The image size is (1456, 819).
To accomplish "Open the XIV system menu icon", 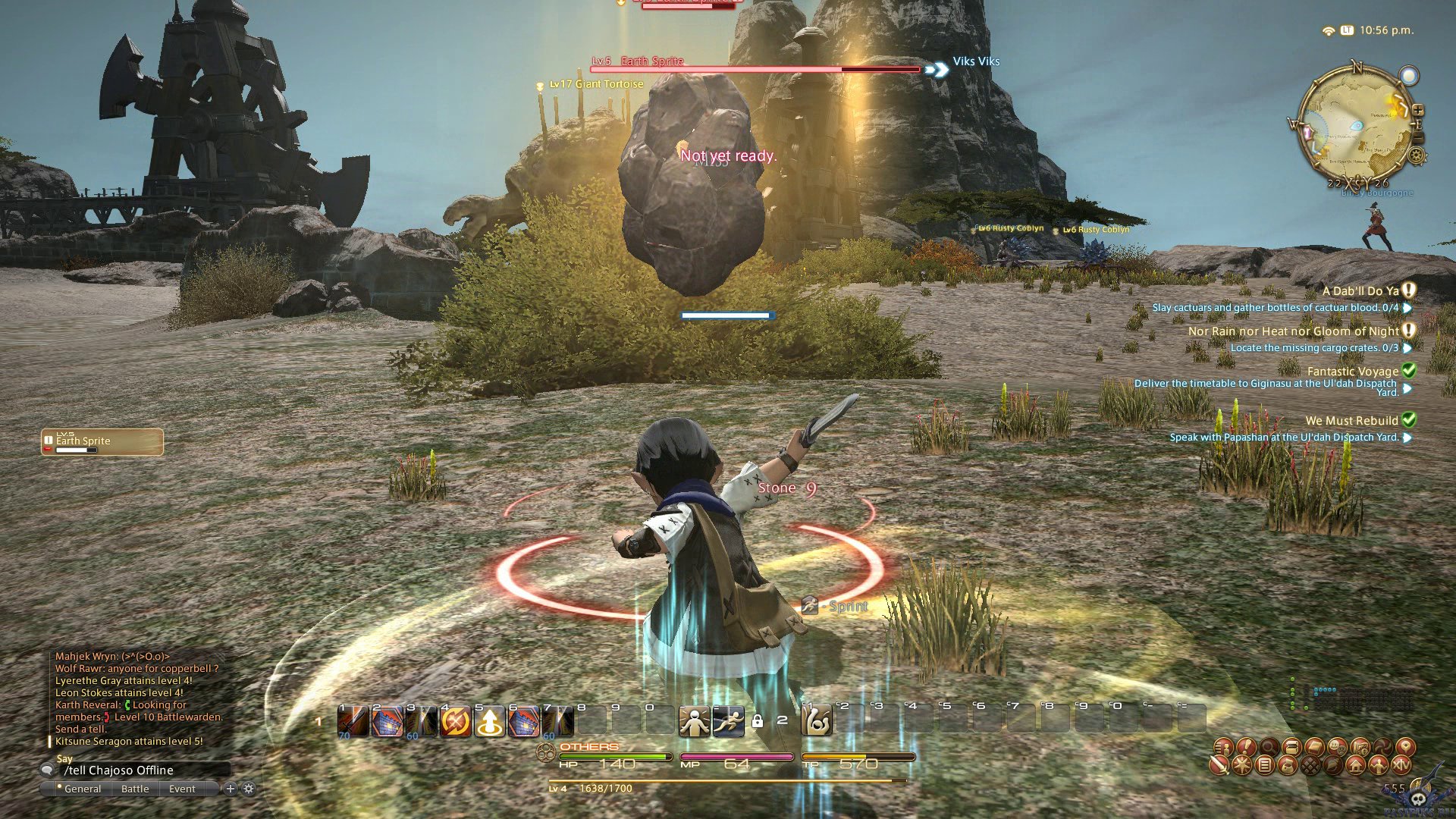I will click(x=1401, y=766).
